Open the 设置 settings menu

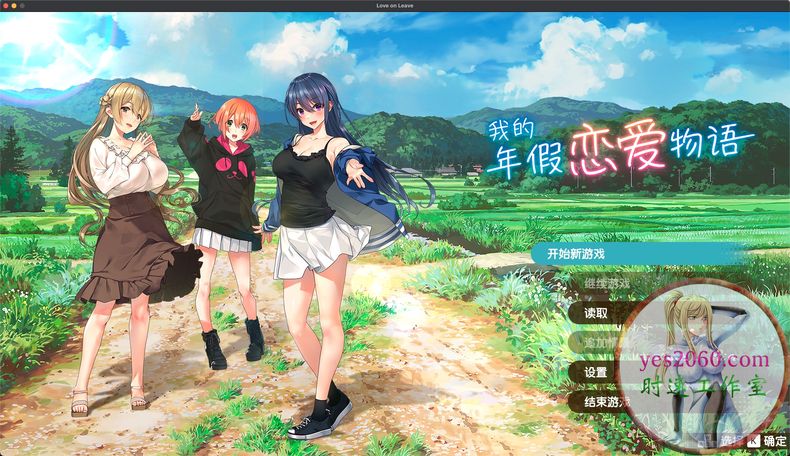click(x=596, y=372)
